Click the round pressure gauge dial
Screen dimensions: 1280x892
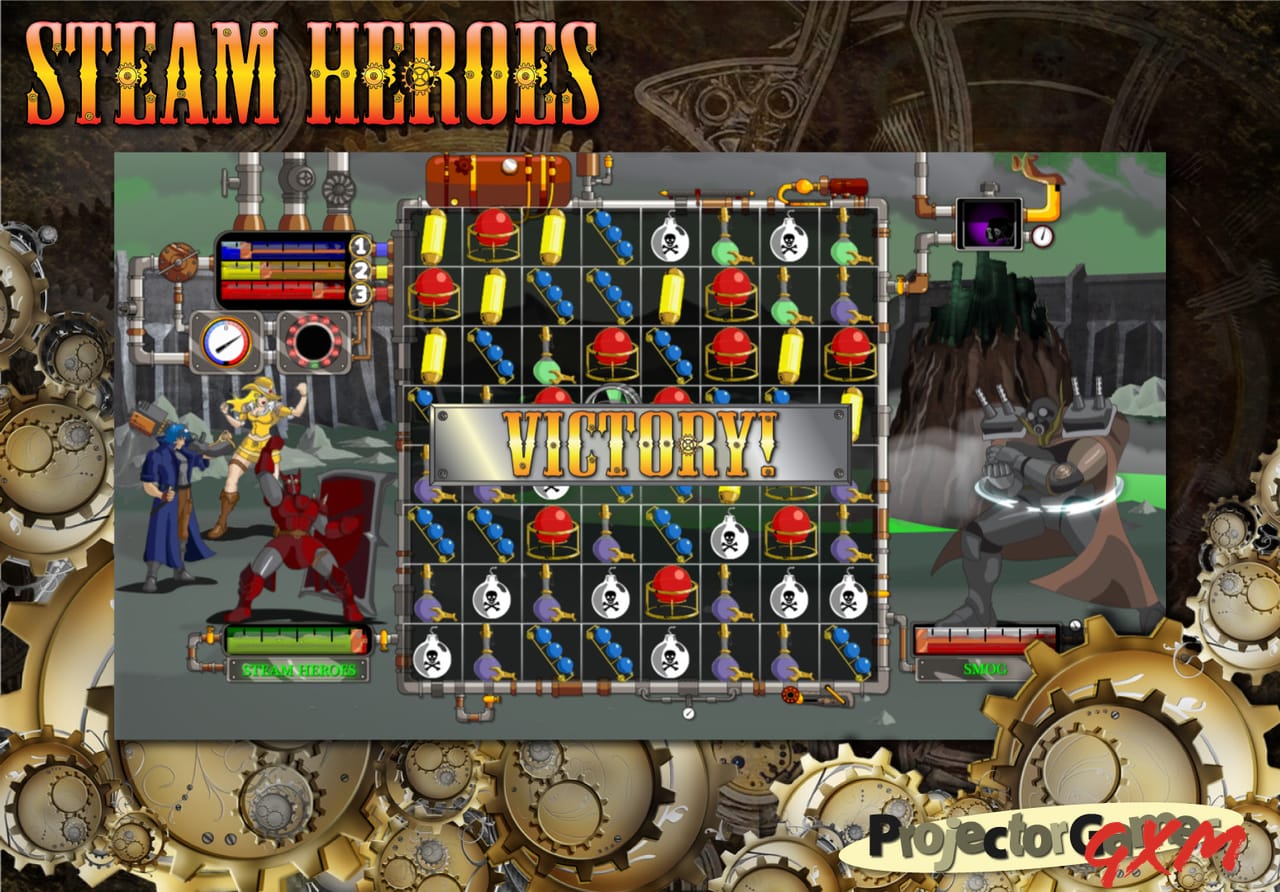click(x=225, y=343)
